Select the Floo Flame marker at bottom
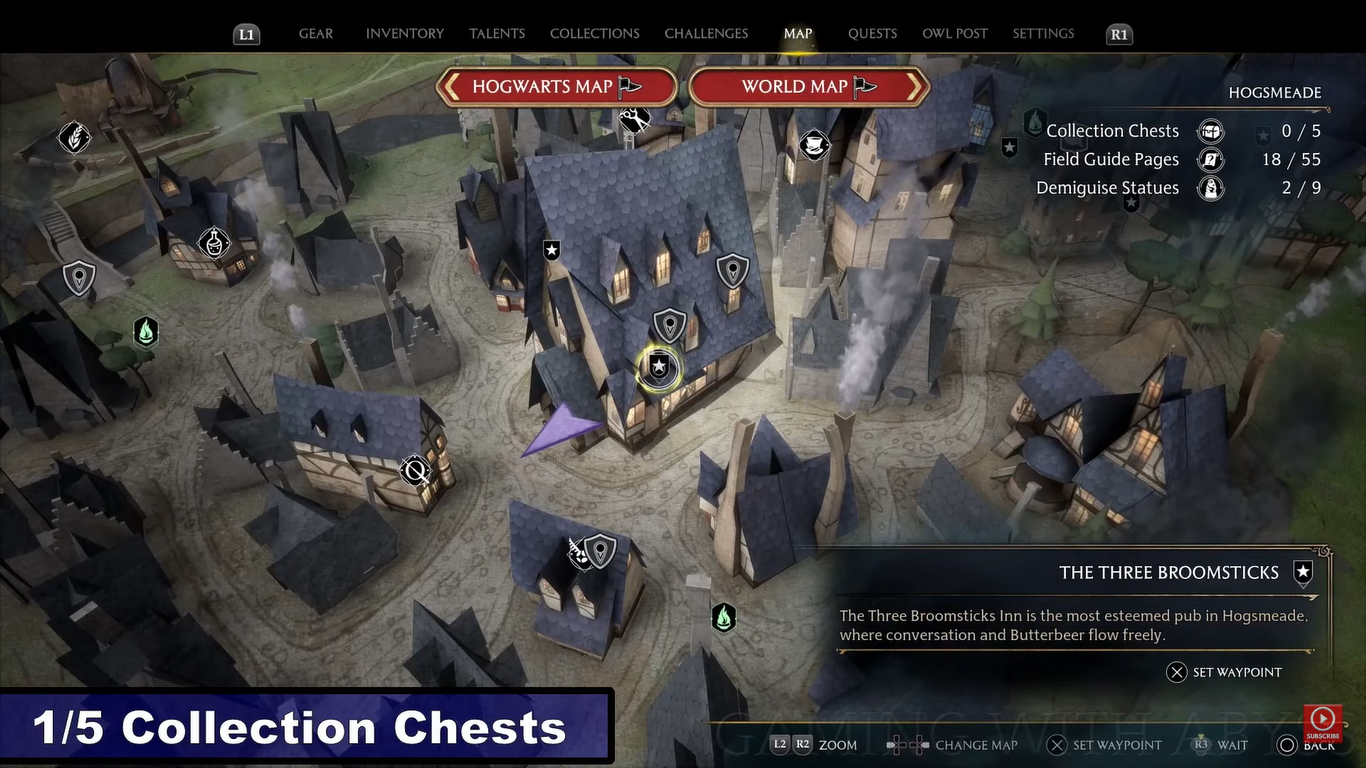Screen dimensions: 1366x768 [723, 618]
